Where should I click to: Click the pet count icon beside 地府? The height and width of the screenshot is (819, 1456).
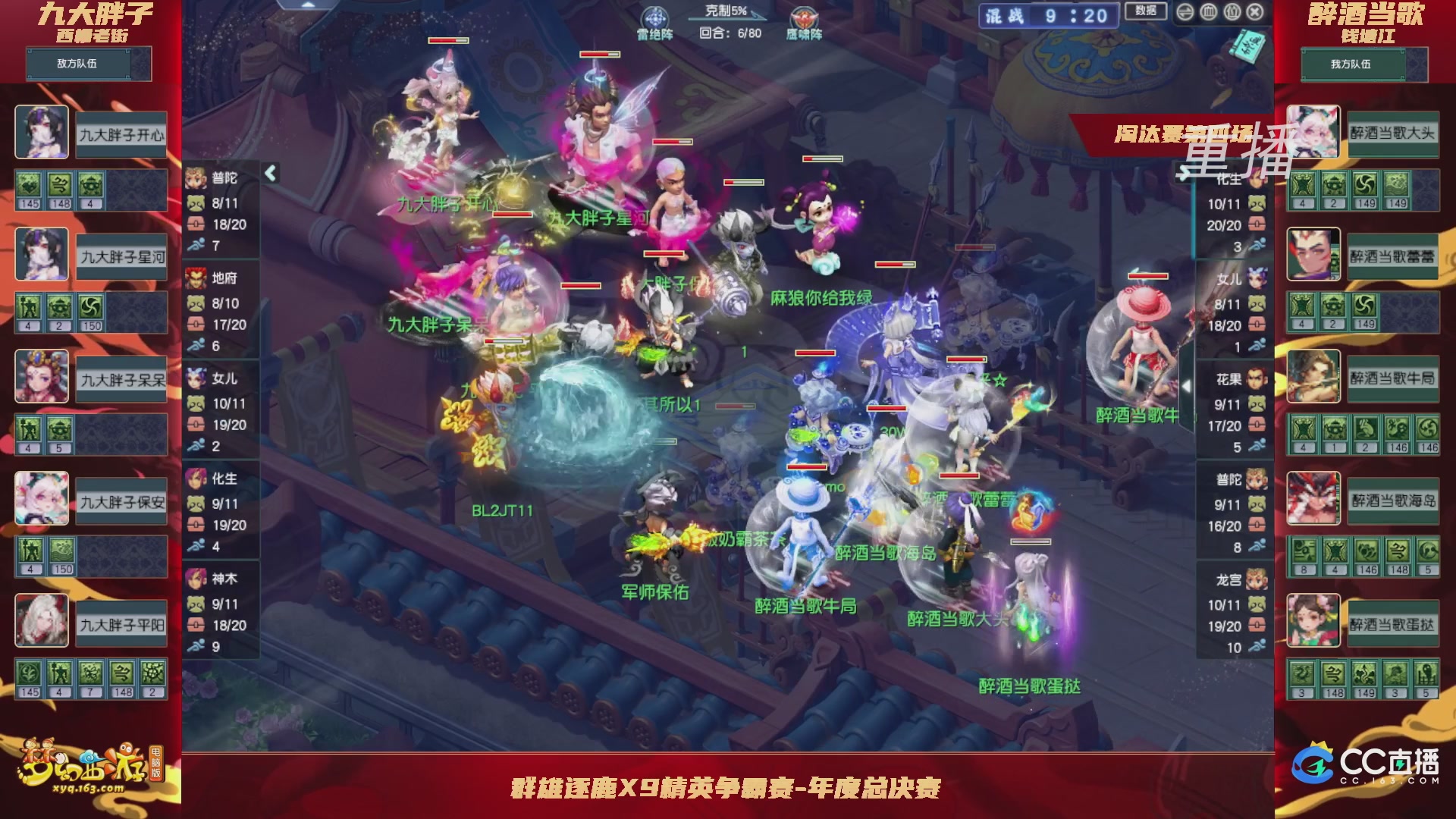[x=196, y=303]
